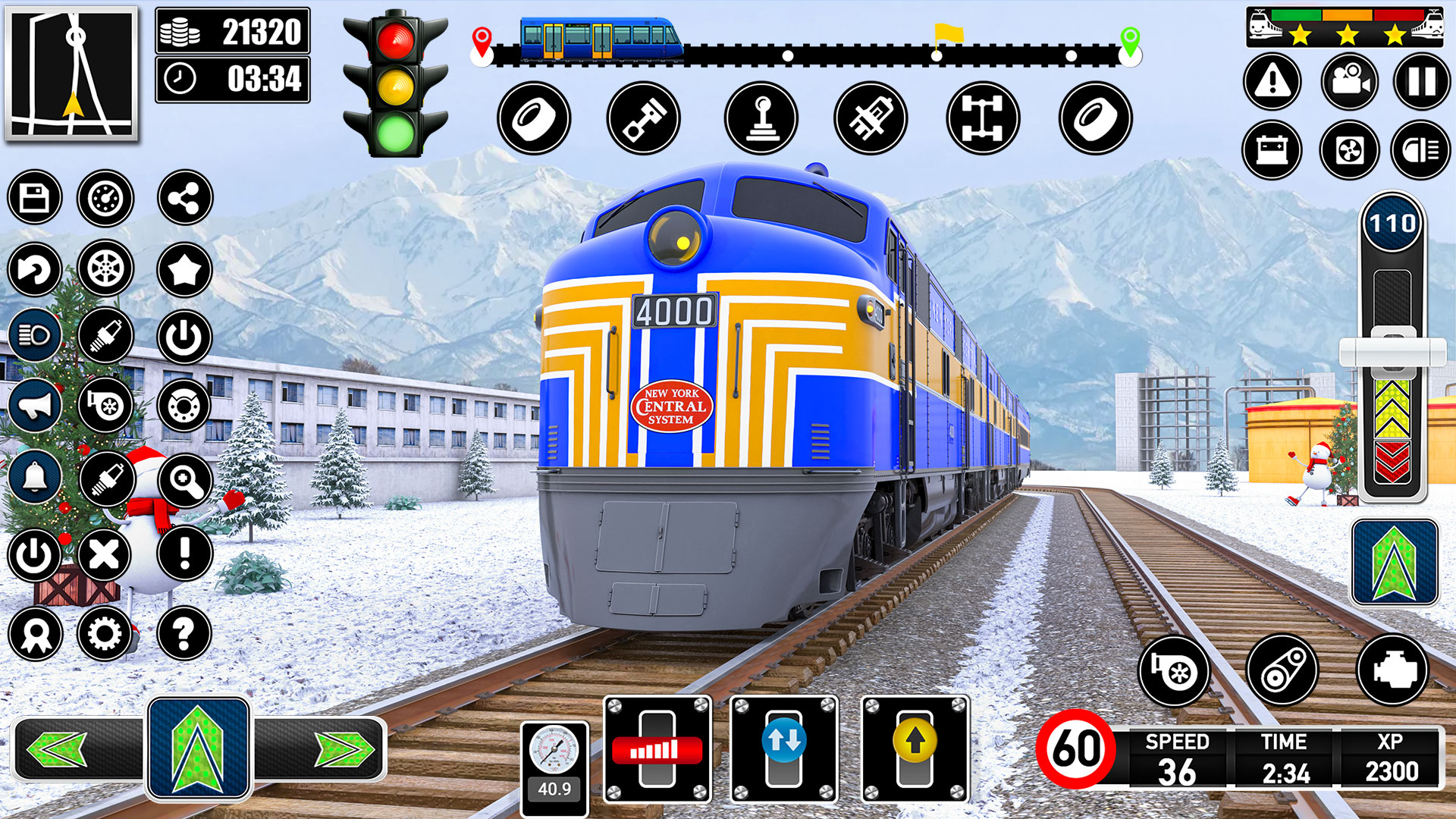Tap the turbocharger icon on the left

(105, 403)
